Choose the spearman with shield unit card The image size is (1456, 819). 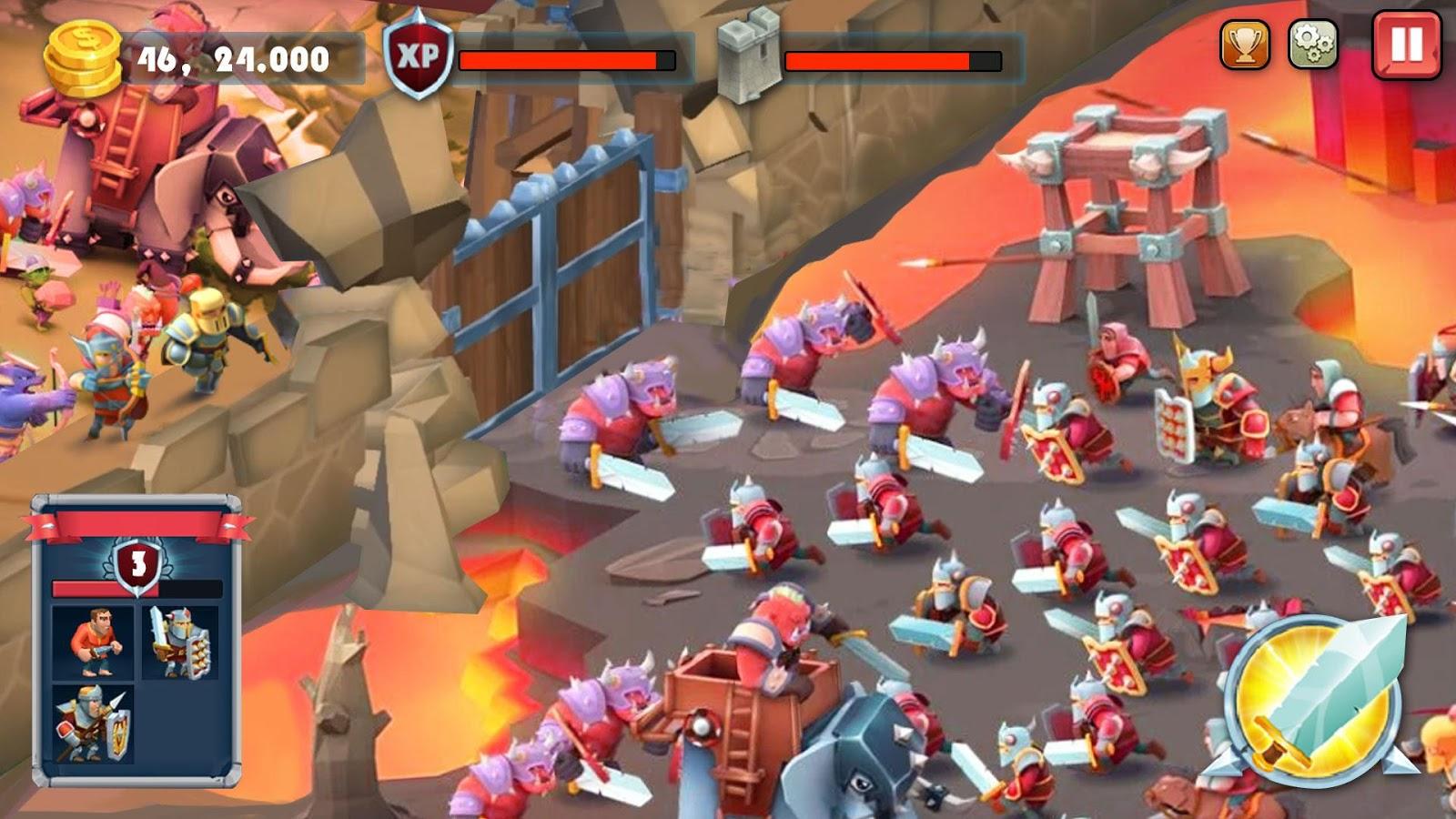point(93,723)
